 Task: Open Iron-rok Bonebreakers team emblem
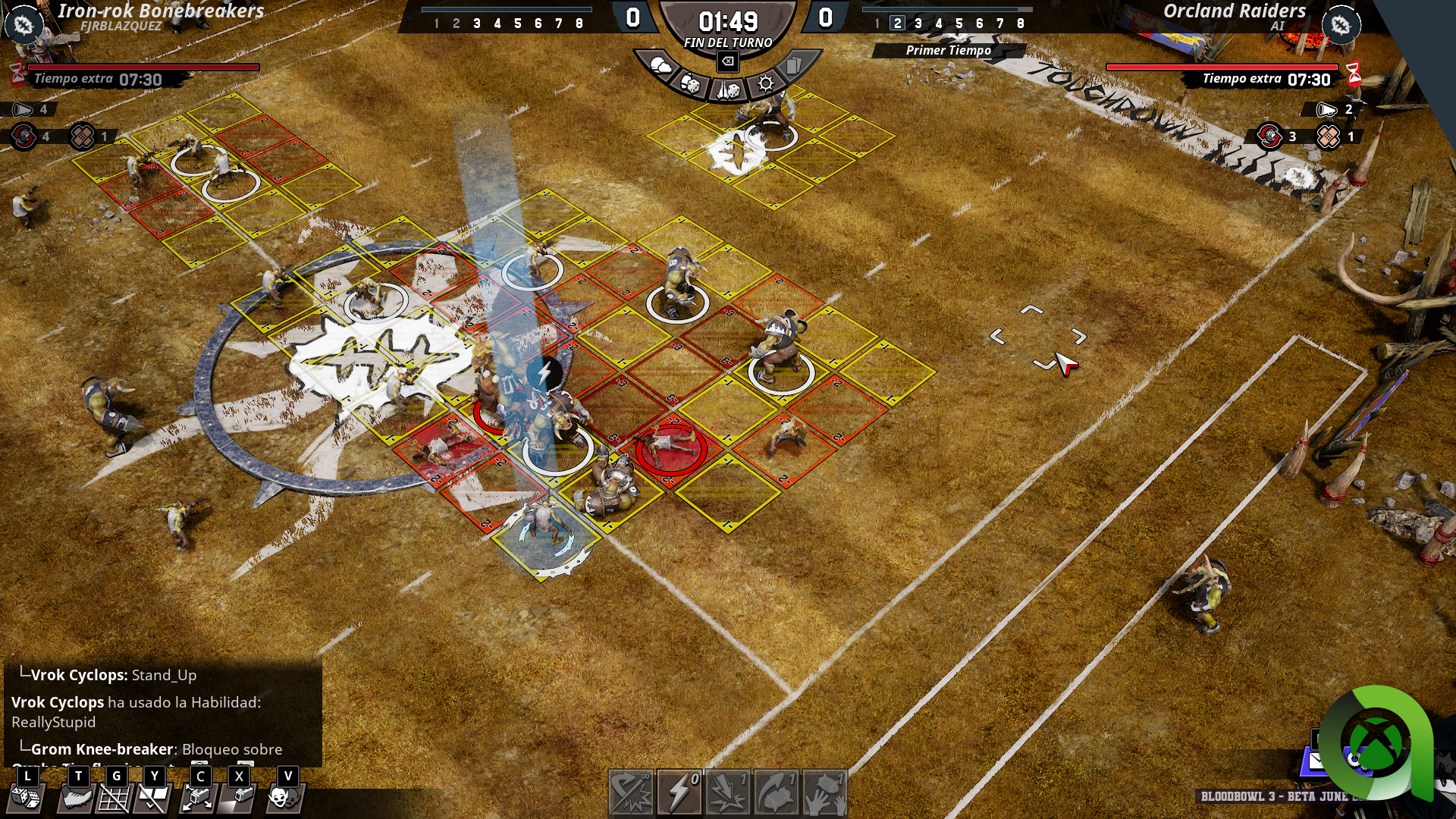[x=24, y=25]
